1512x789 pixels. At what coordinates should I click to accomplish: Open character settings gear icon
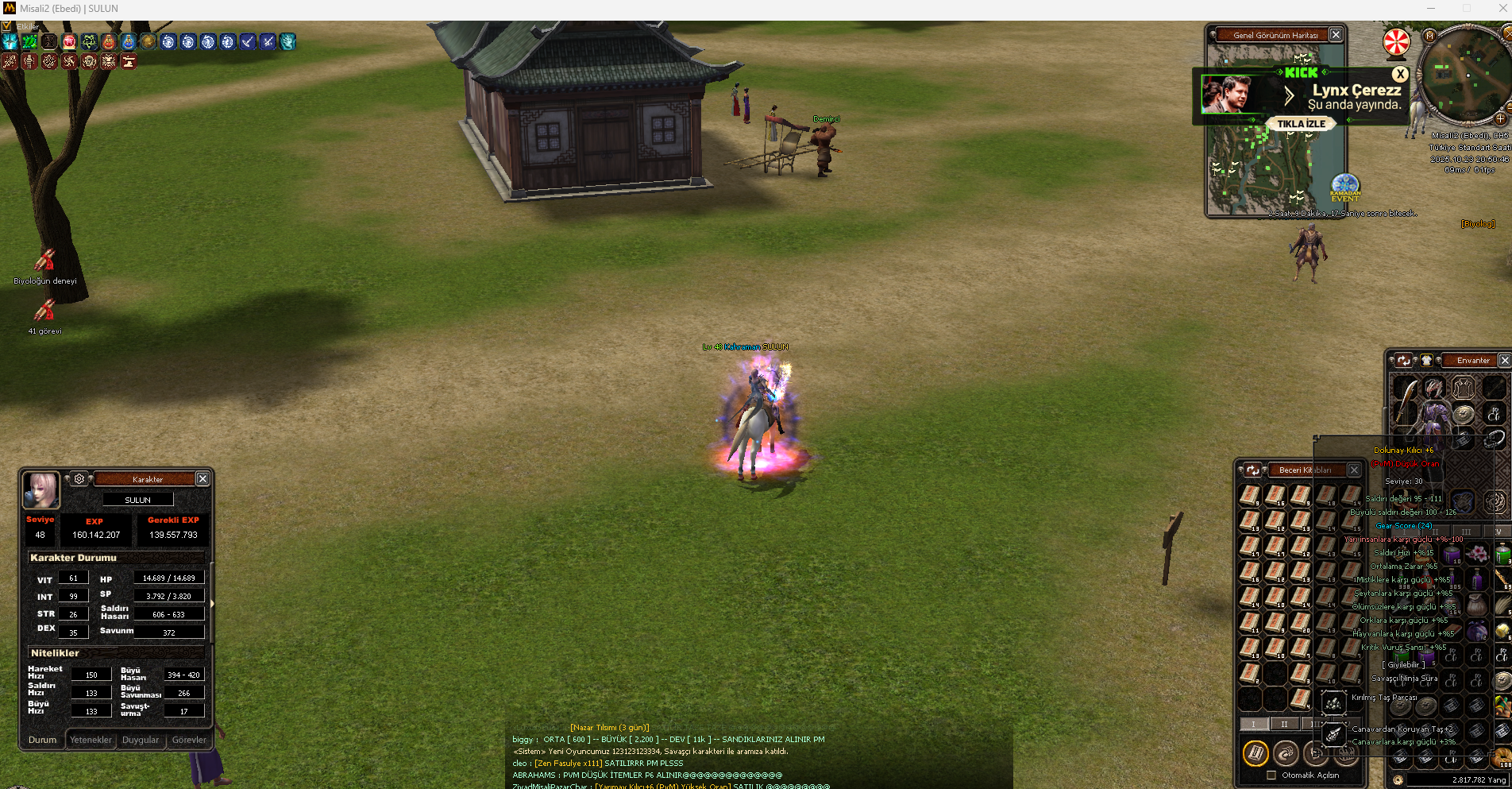click(79, 479)
